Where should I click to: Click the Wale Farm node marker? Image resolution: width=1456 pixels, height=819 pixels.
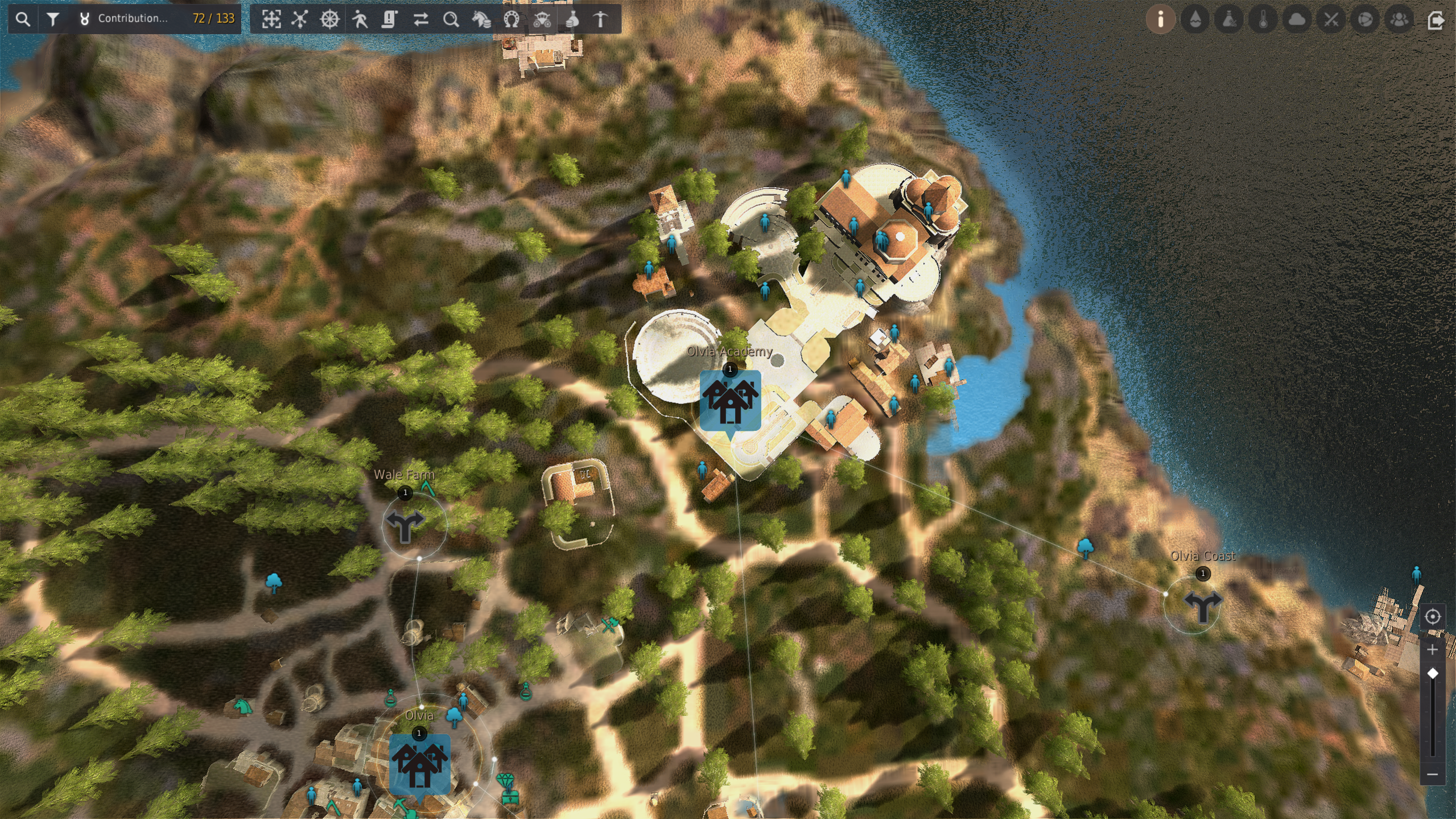[405, 525]
